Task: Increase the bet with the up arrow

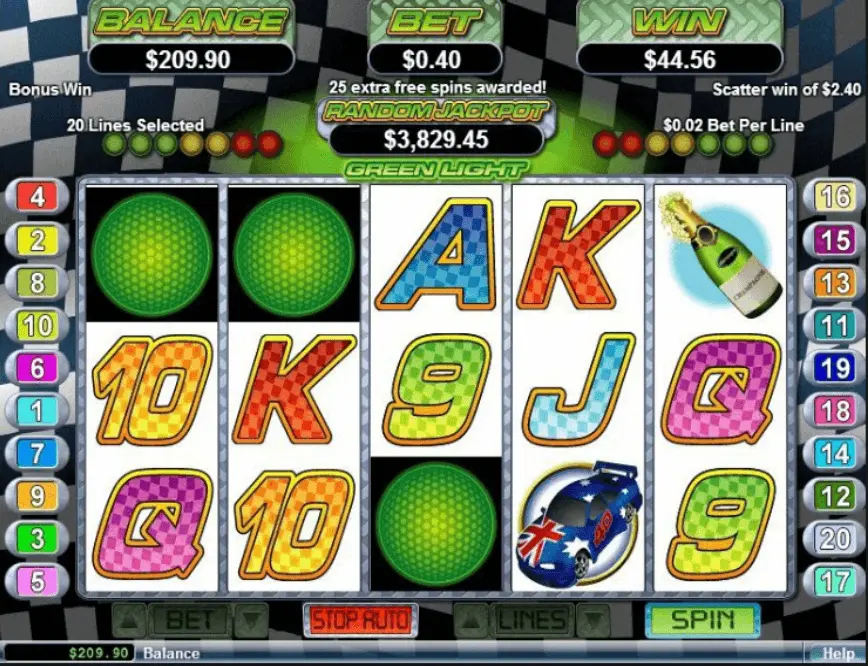Action: (124, 620)
